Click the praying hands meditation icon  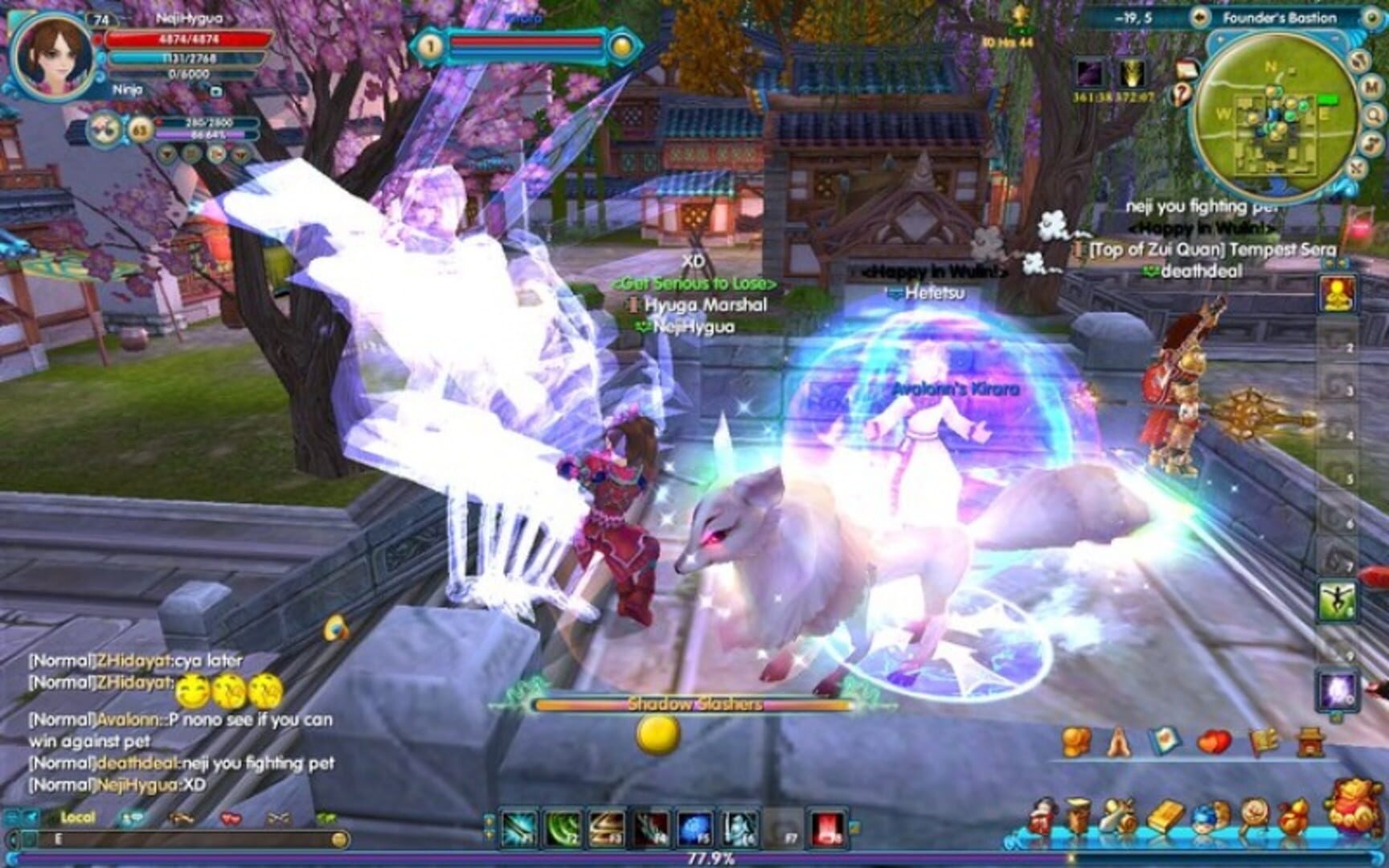[x=1120, y=743]
